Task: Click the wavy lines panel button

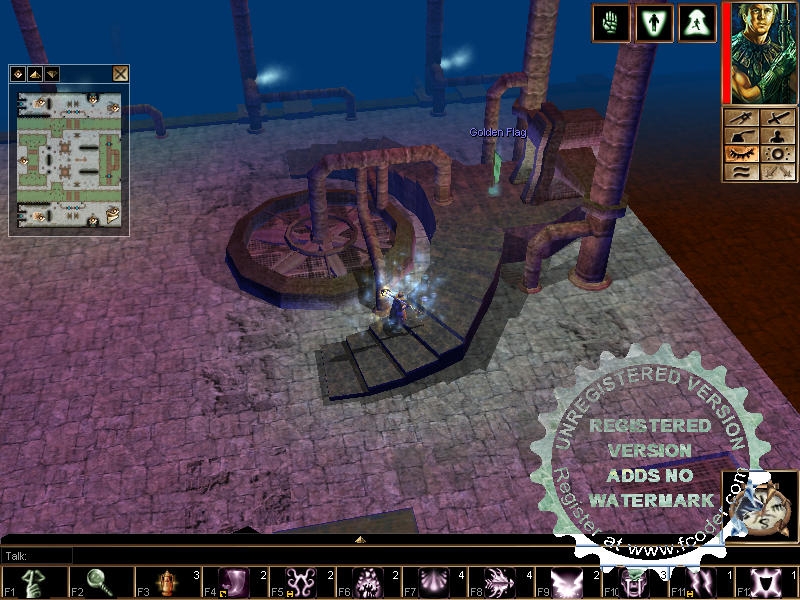Action: (x=740, y=172)
